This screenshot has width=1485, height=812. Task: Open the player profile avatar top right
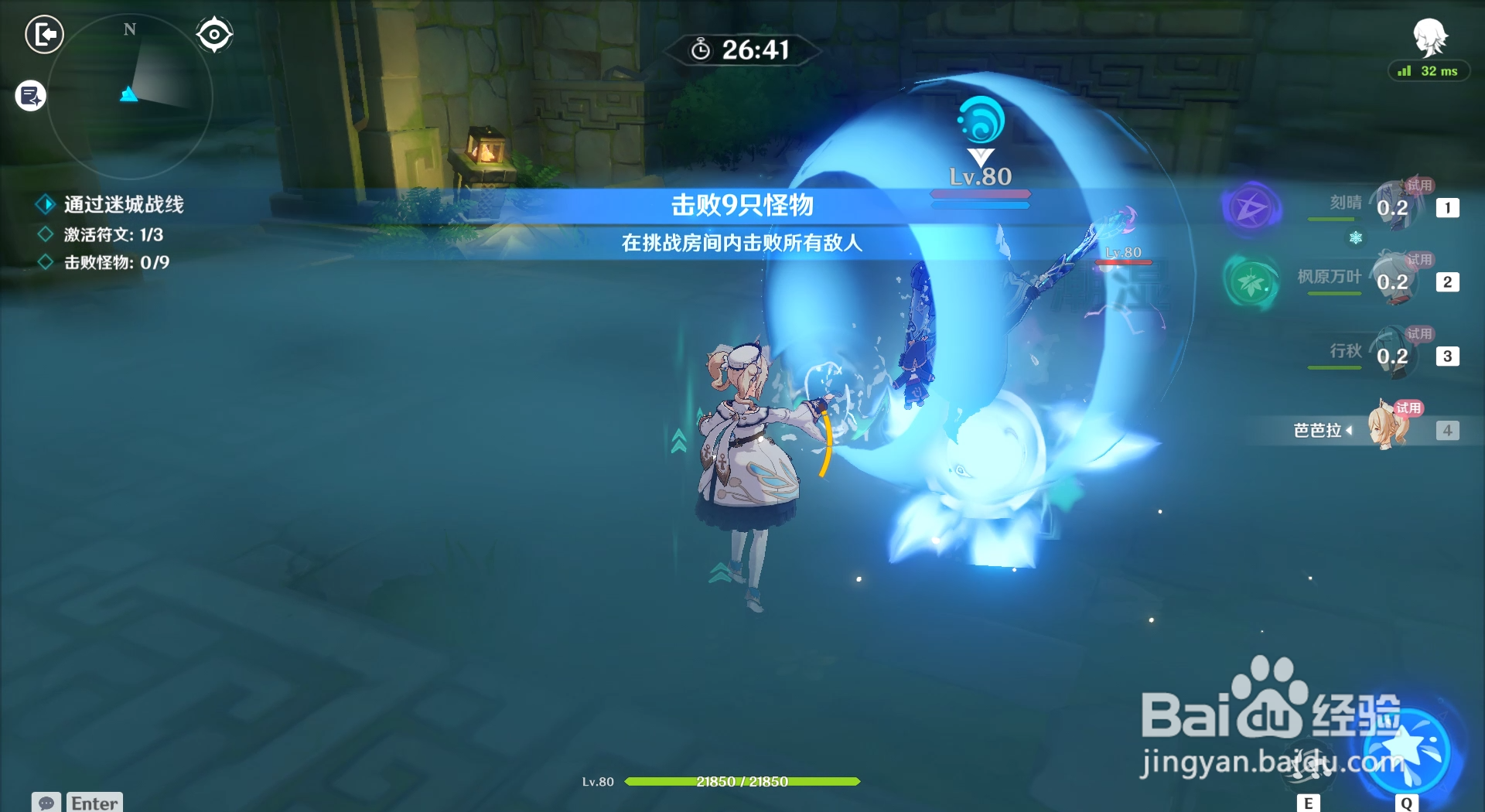pyautogui.click(x=1432, y=36)
